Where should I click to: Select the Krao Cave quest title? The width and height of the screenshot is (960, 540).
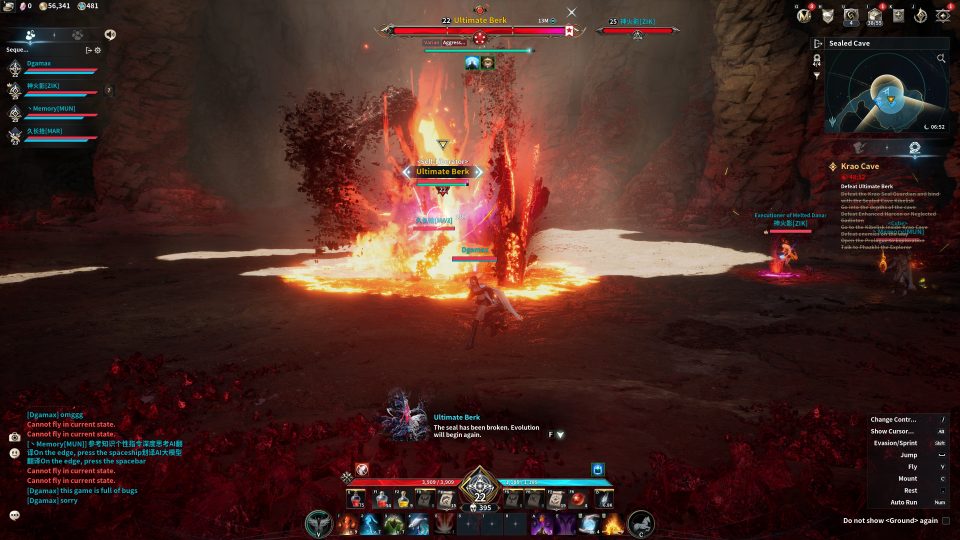coord(859,166)
